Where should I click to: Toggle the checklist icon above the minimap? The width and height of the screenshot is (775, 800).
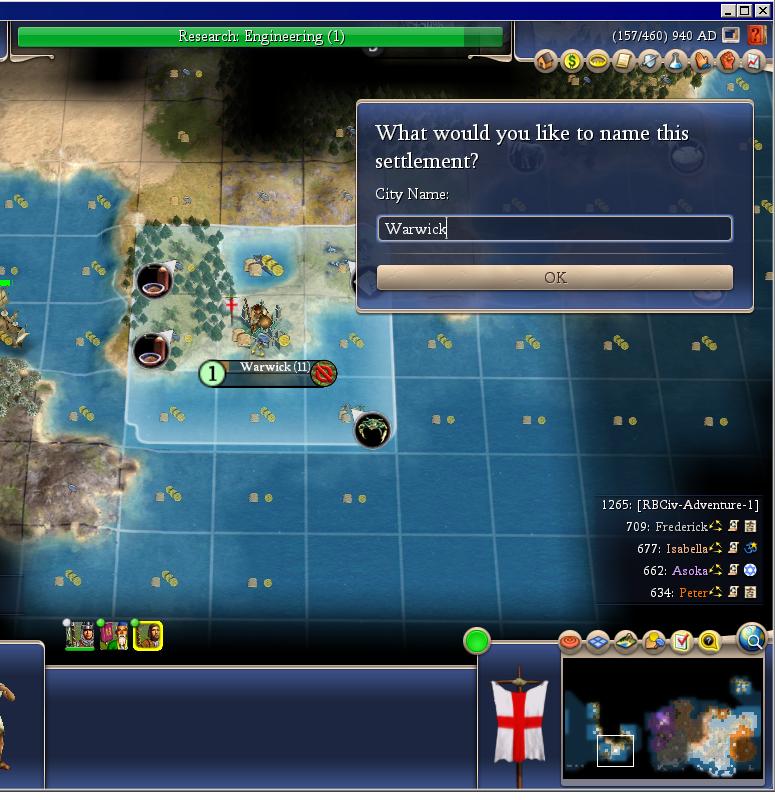[x=682, y=641]
